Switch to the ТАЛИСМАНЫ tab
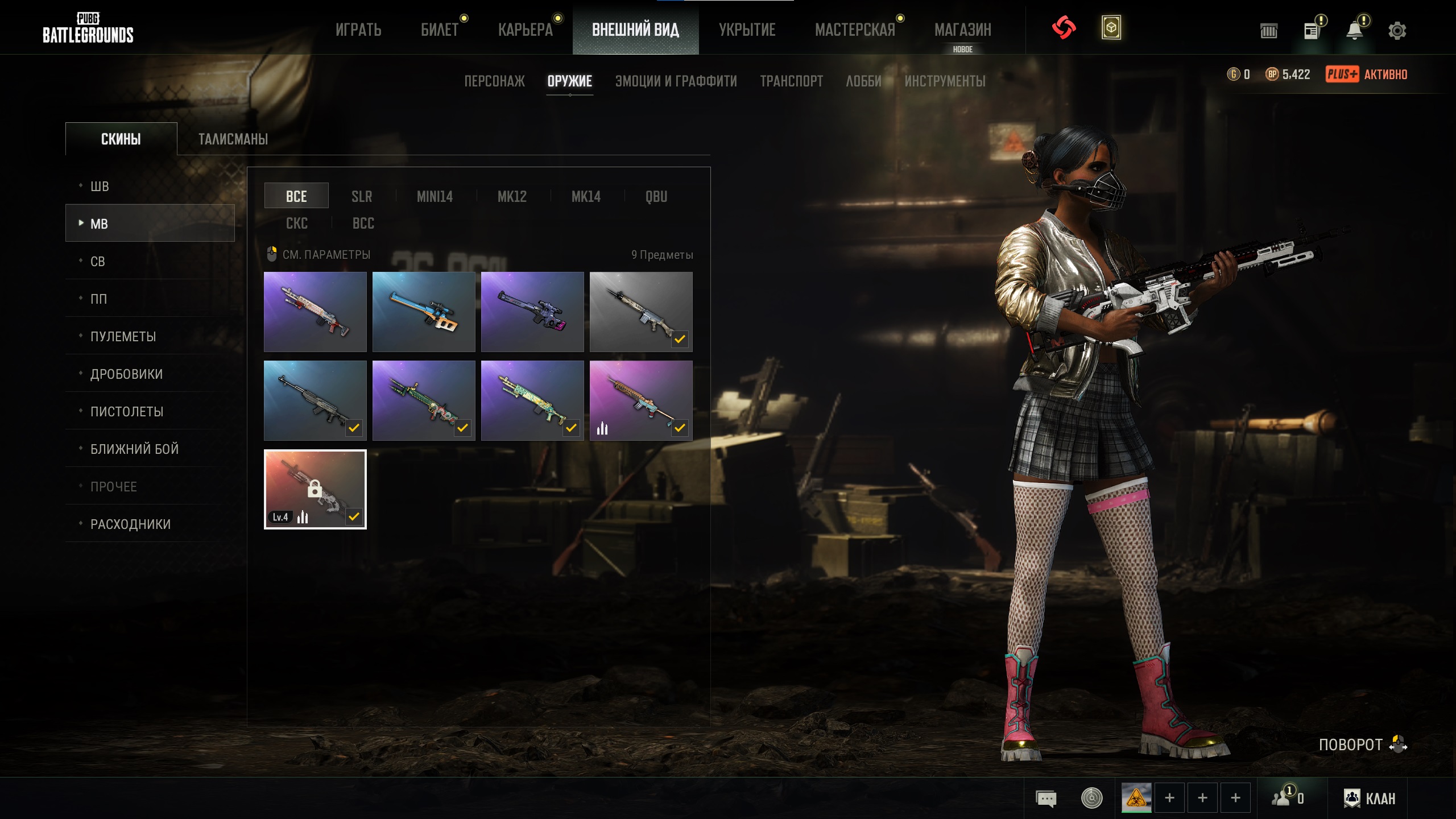This screenshot has height=819, width=1456. [233, 139]
